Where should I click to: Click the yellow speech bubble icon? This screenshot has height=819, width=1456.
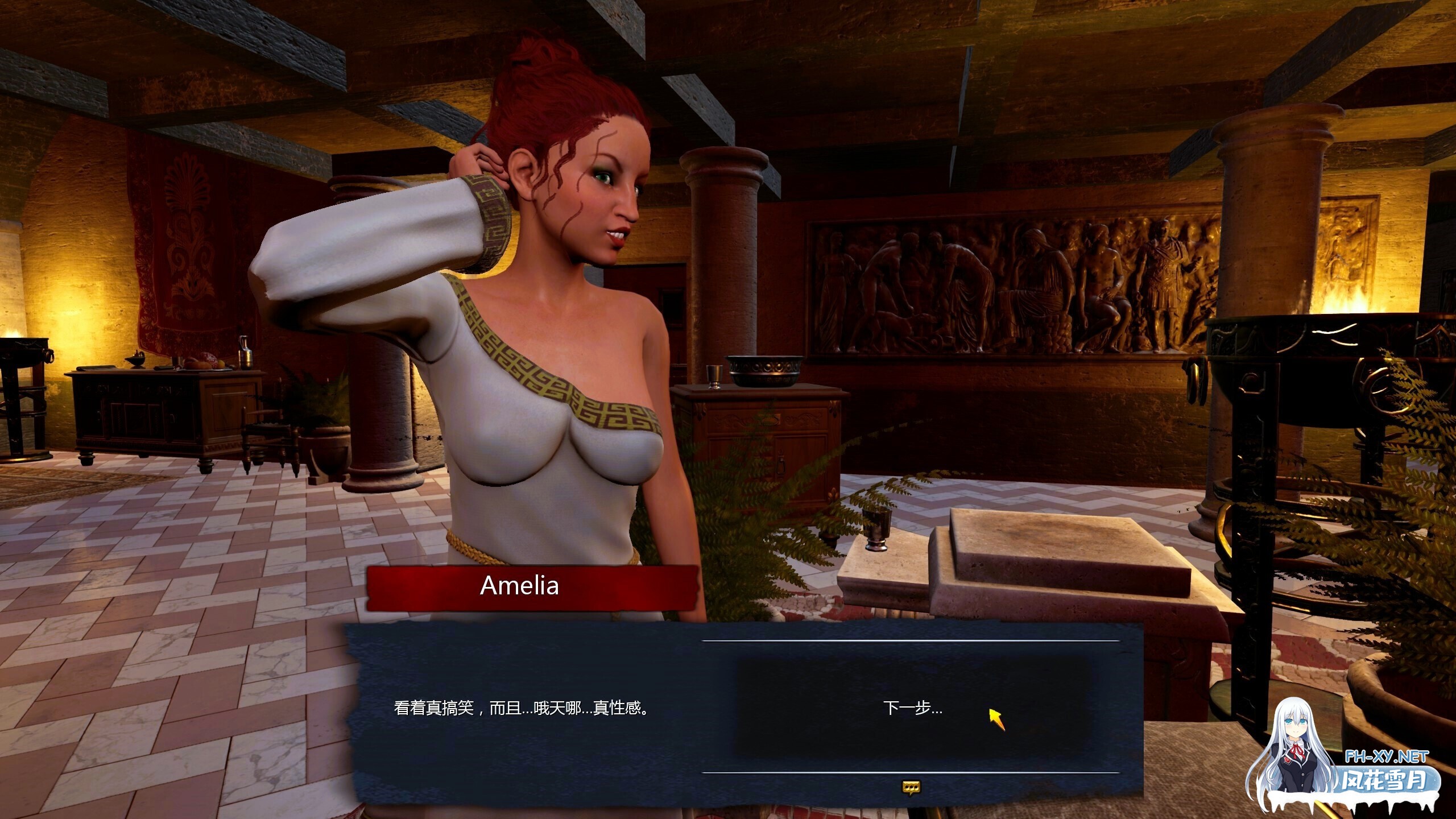pyautogui.click(x=911, y=787)
